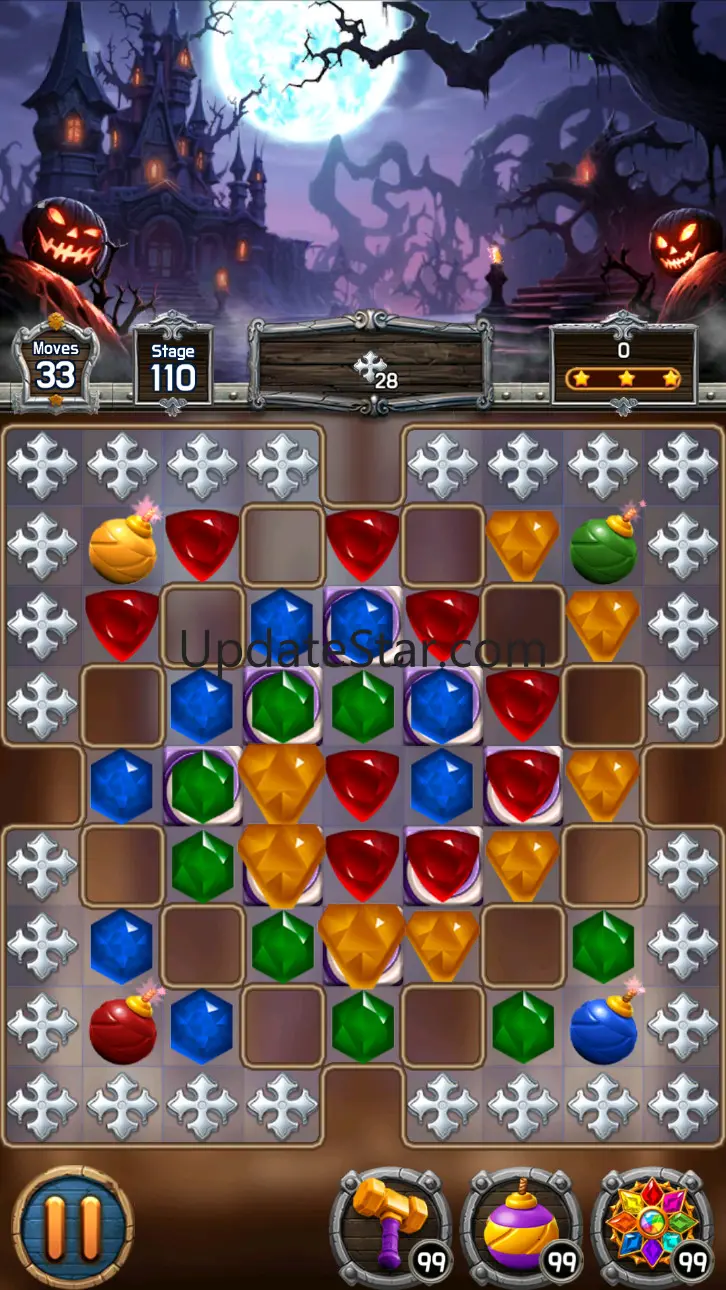Select the green bomb tile
This screenshot has height=1290, width=726.
point(603,547)
